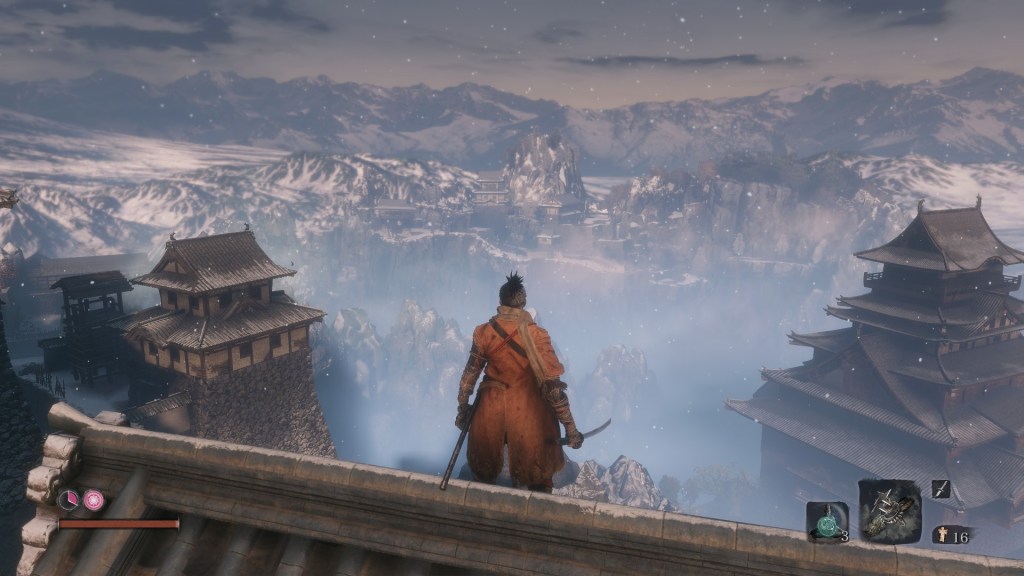
Task: Activate the equipped prosthetic tool icon
Action: [889, 511]
